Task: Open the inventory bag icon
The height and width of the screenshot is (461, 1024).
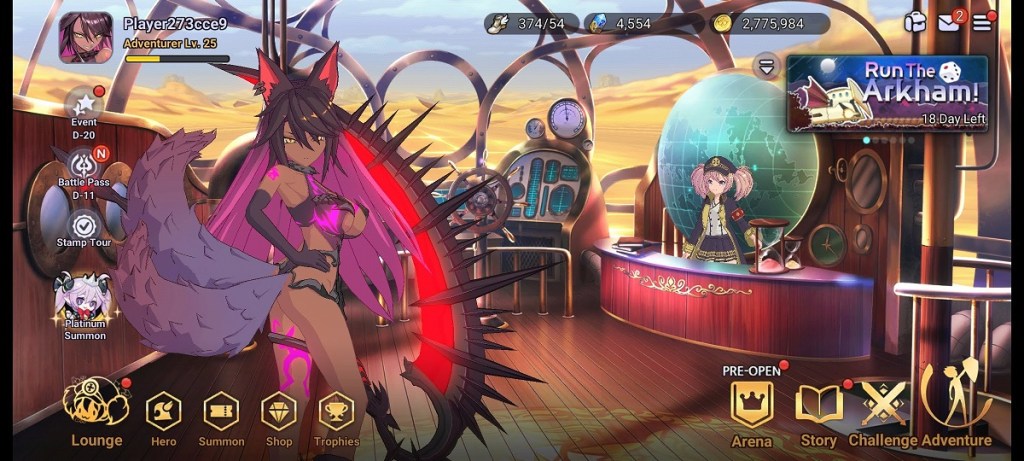Action: point(915,23)
